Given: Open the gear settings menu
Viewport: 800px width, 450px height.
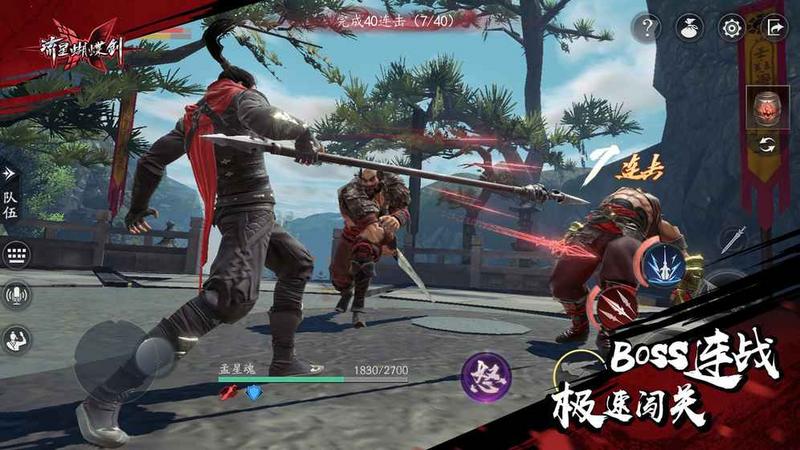Looking at the screenshot, I should click(x=733, y=27).
